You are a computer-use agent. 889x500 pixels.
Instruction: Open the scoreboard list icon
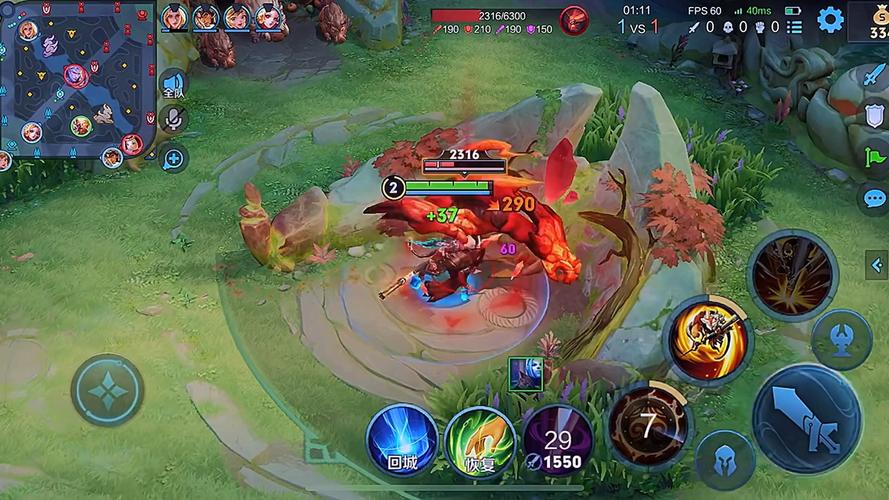coord(793,27)
